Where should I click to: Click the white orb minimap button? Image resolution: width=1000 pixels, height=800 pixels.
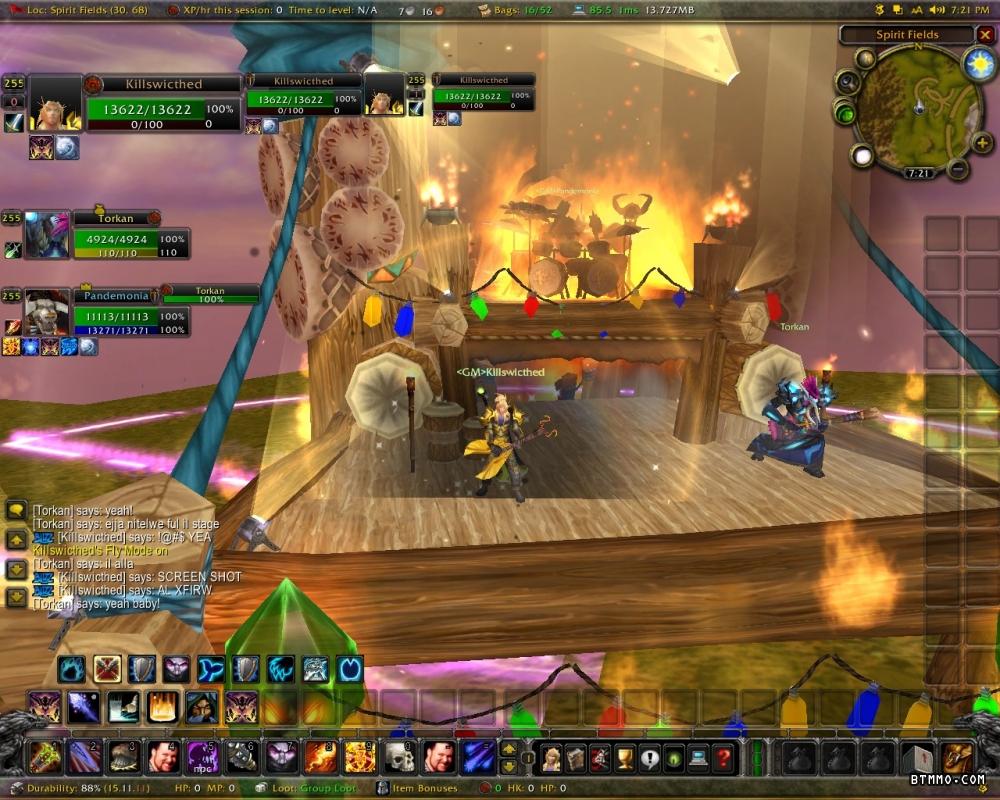[863, 155]
